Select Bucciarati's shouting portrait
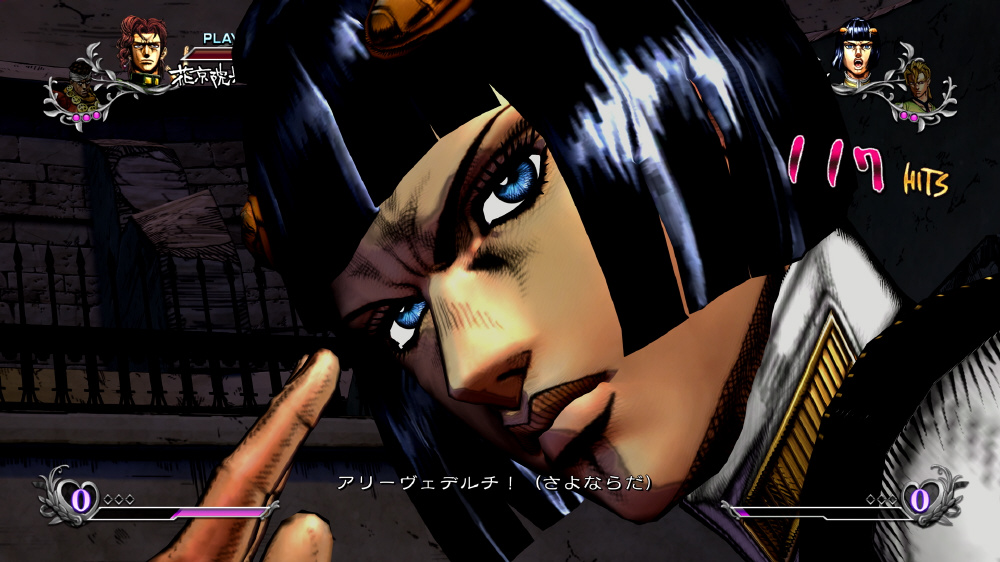This screenshot has height=562, width=1000. [857, 51]
